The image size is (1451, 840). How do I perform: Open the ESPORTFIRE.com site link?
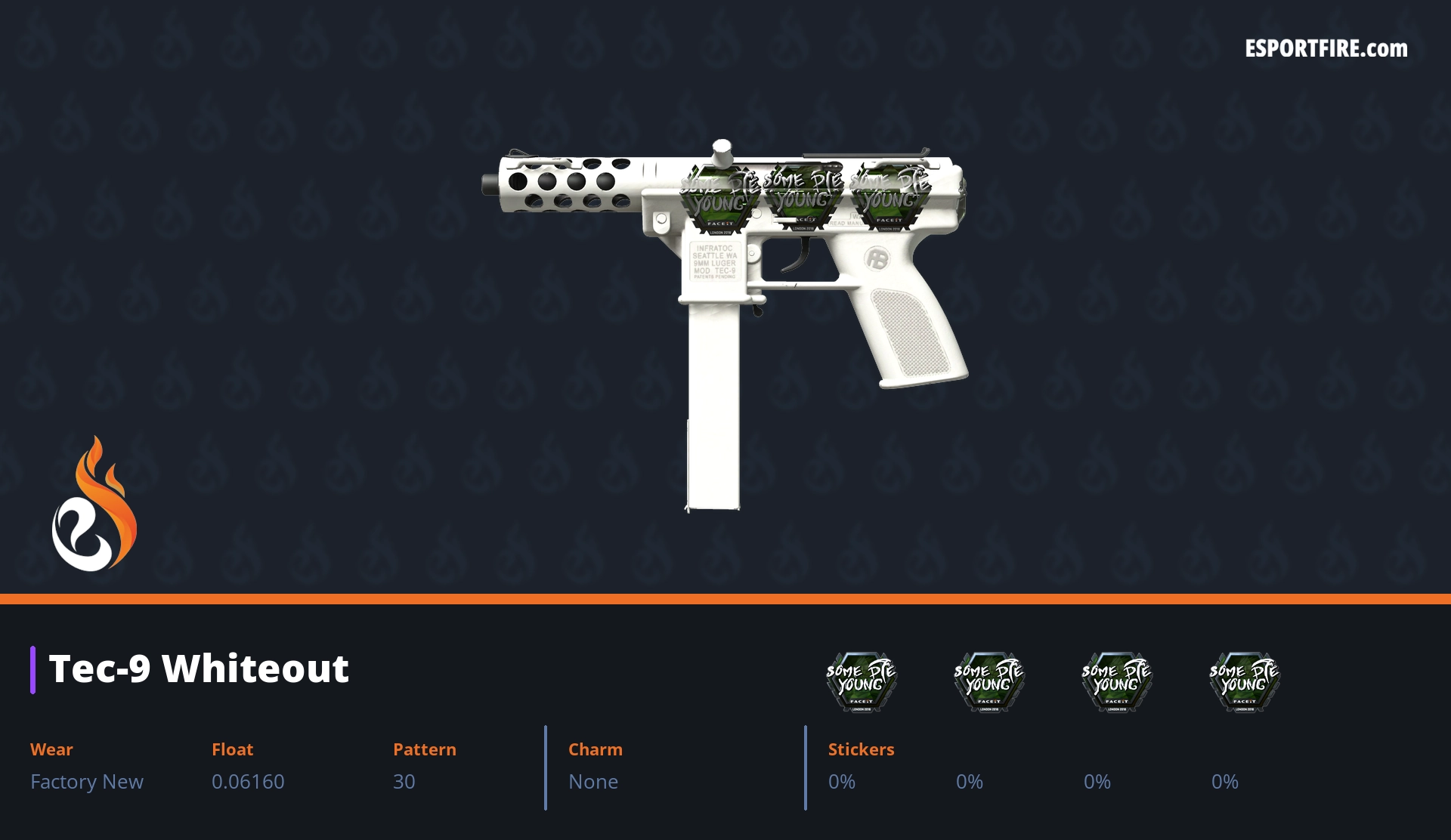[x=1326, y=49]
